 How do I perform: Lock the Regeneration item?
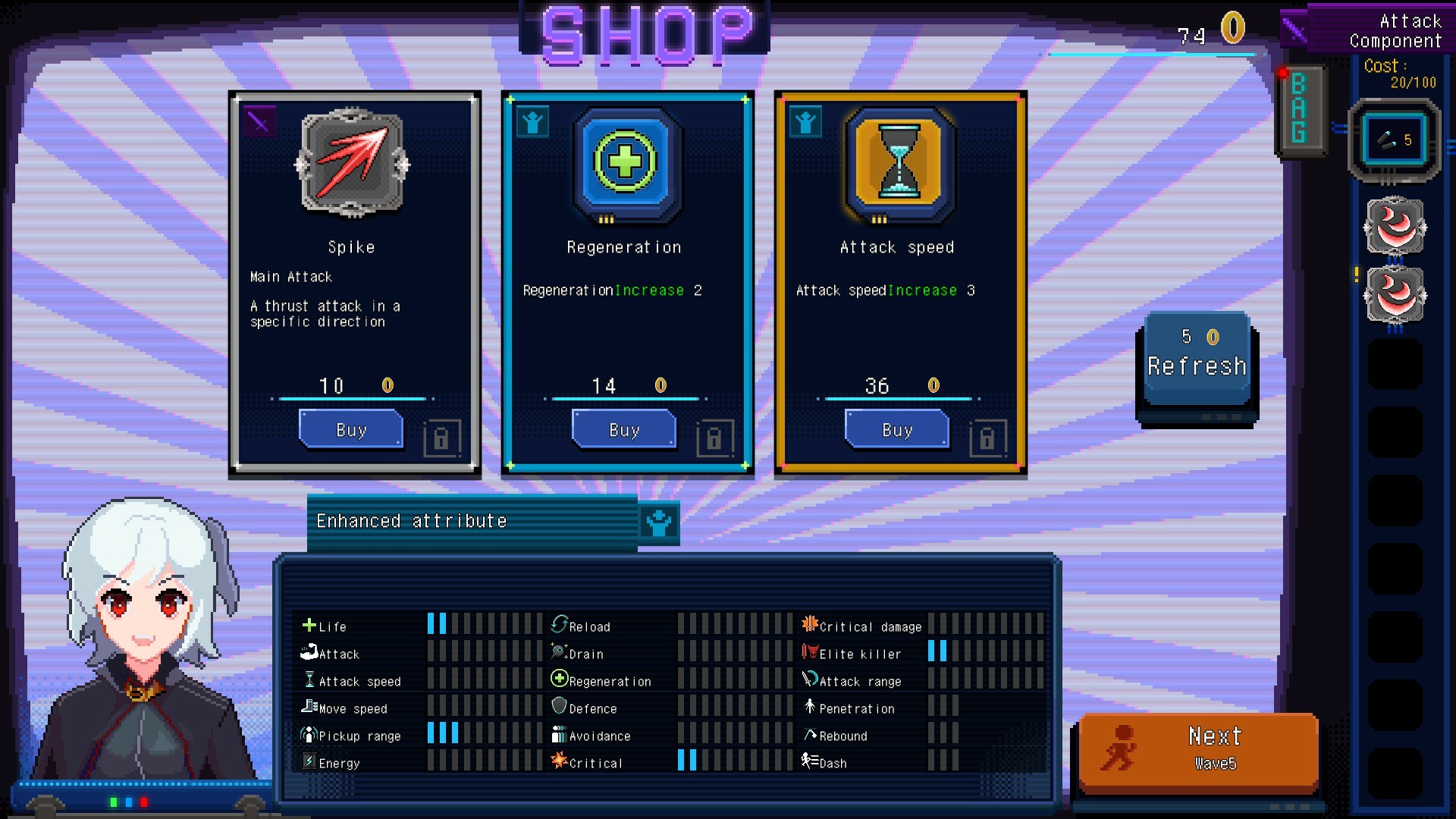716,438
